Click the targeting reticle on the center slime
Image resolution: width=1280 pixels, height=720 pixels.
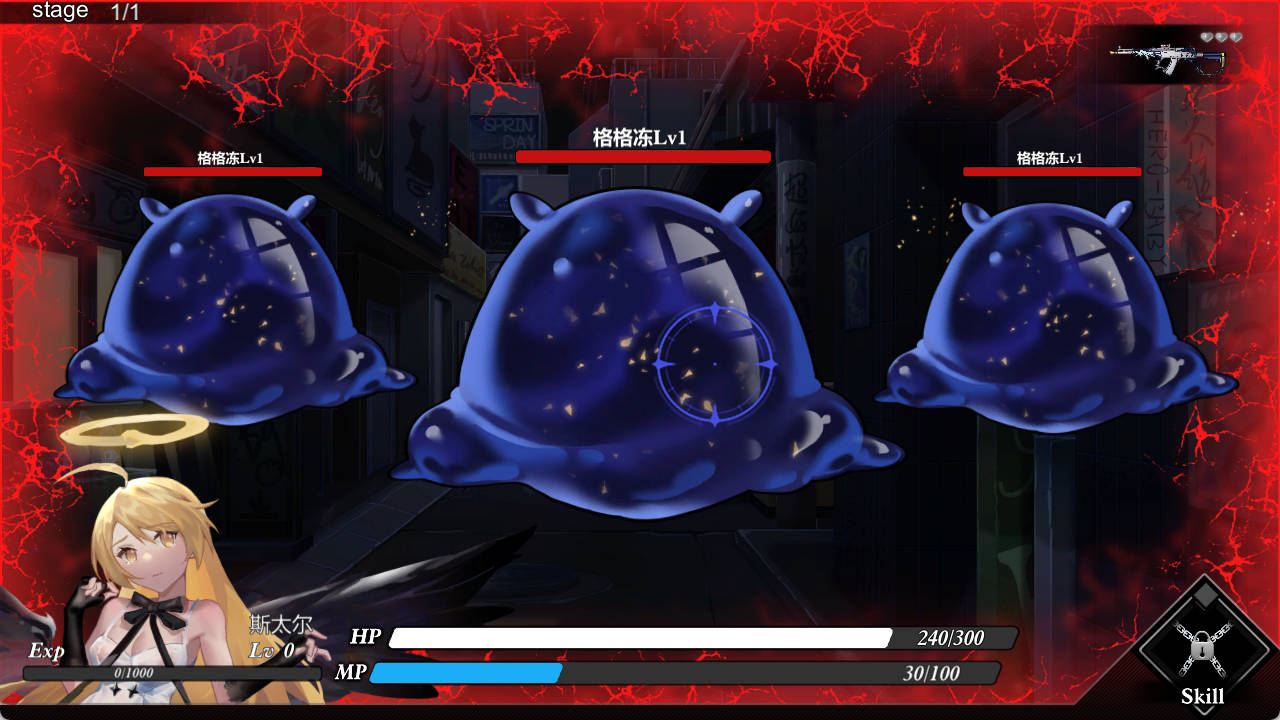713,363
